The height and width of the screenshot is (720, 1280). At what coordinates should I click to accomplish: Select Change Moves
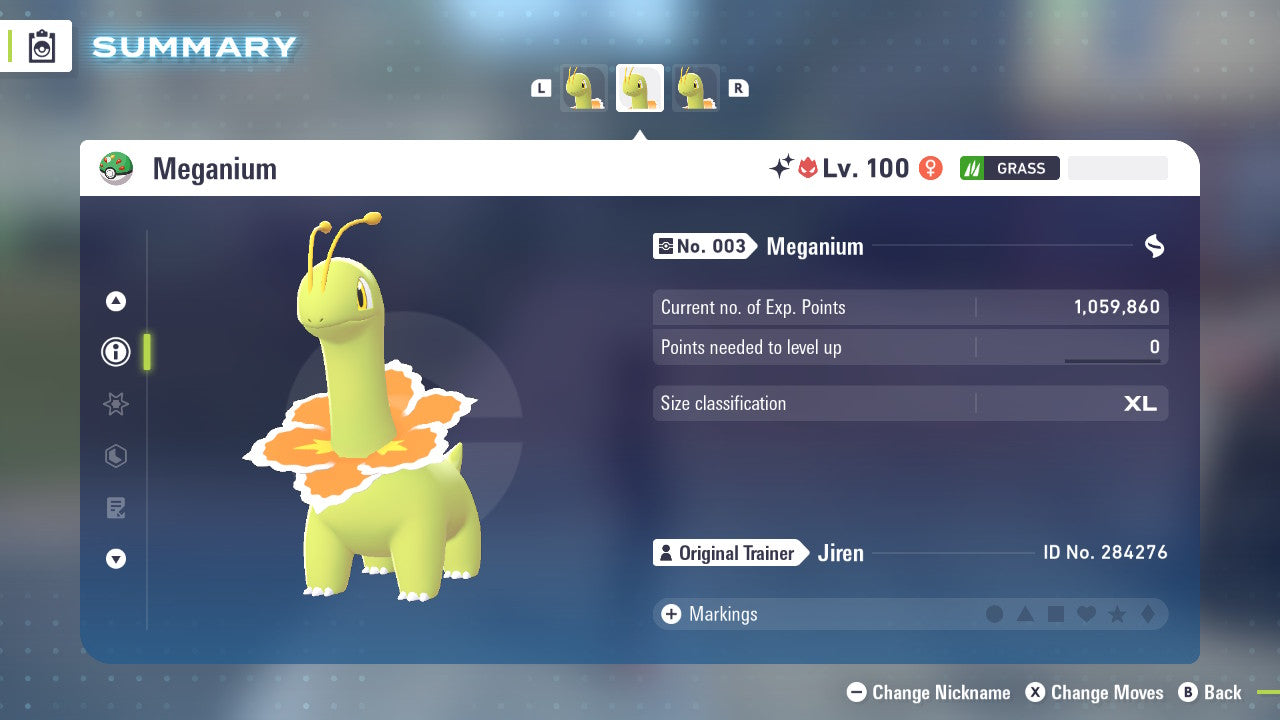[1096, 692]
